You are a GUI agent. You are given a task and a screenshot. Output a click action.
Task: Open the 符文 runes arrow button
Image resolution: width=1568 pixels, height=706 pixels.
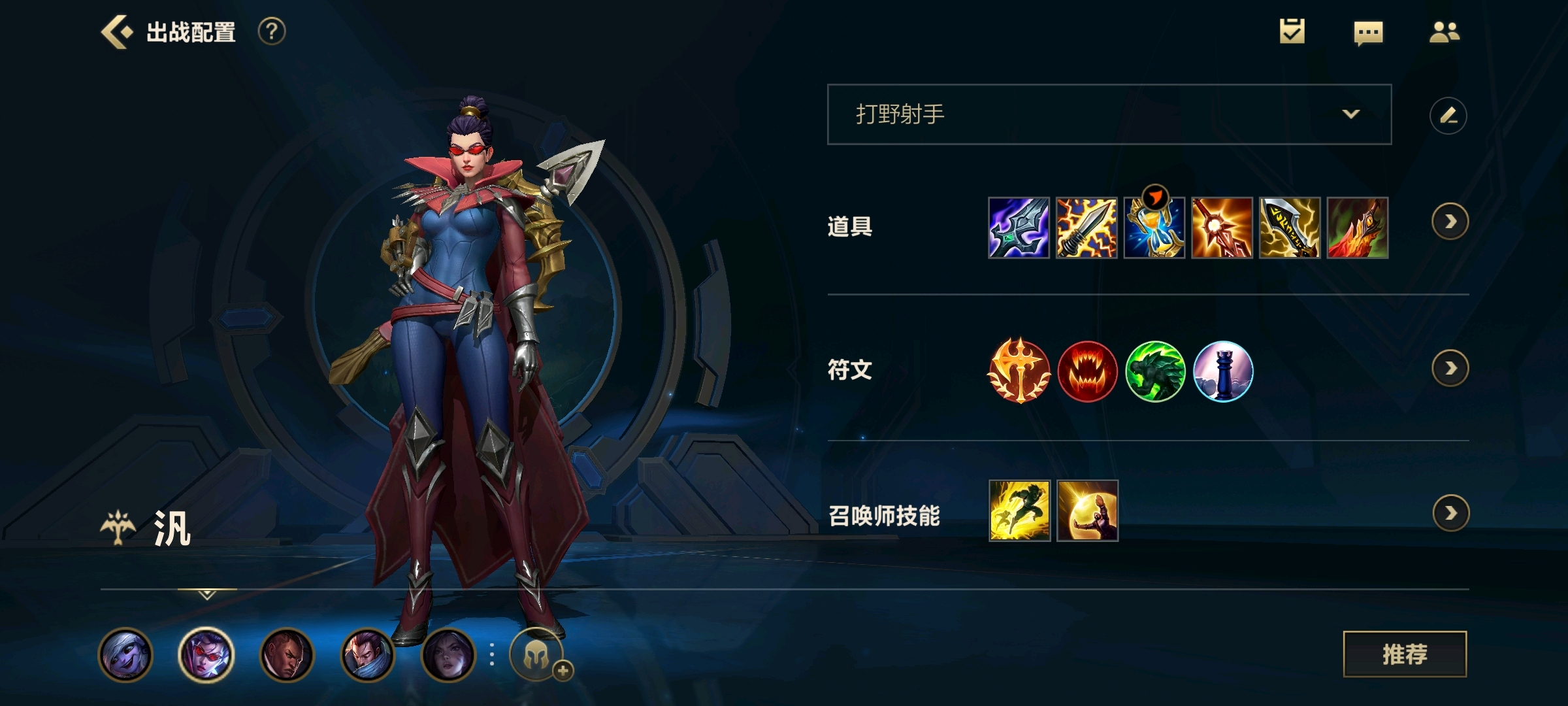pos(1450,369)
